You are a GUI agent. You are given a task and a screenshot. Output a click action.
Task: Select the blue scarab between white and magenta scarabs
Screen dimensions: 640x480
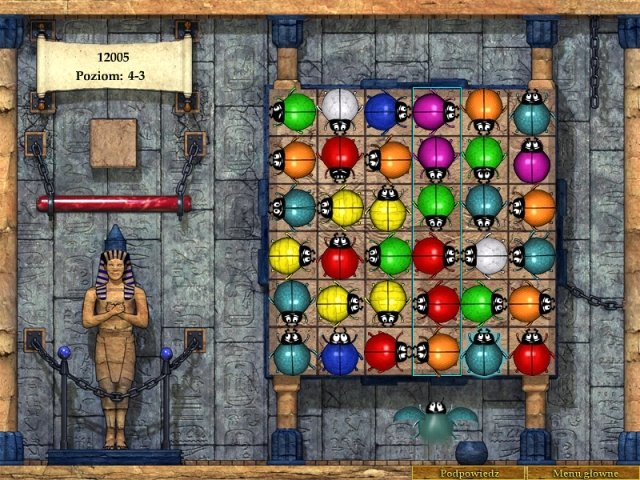point(385,109)
